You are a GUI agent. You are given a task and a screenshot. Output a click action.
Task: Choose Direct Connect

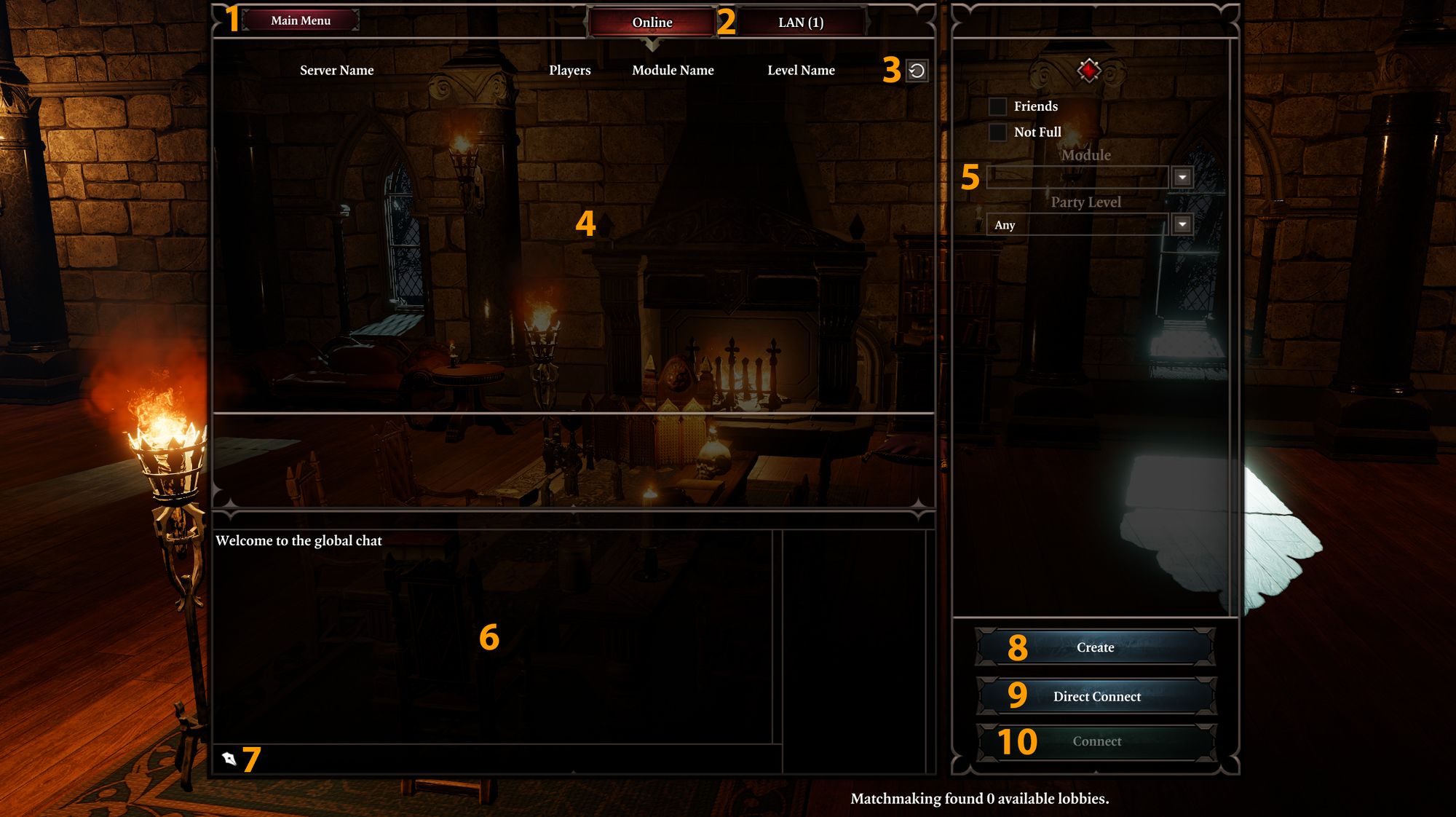pos(1096,697)
